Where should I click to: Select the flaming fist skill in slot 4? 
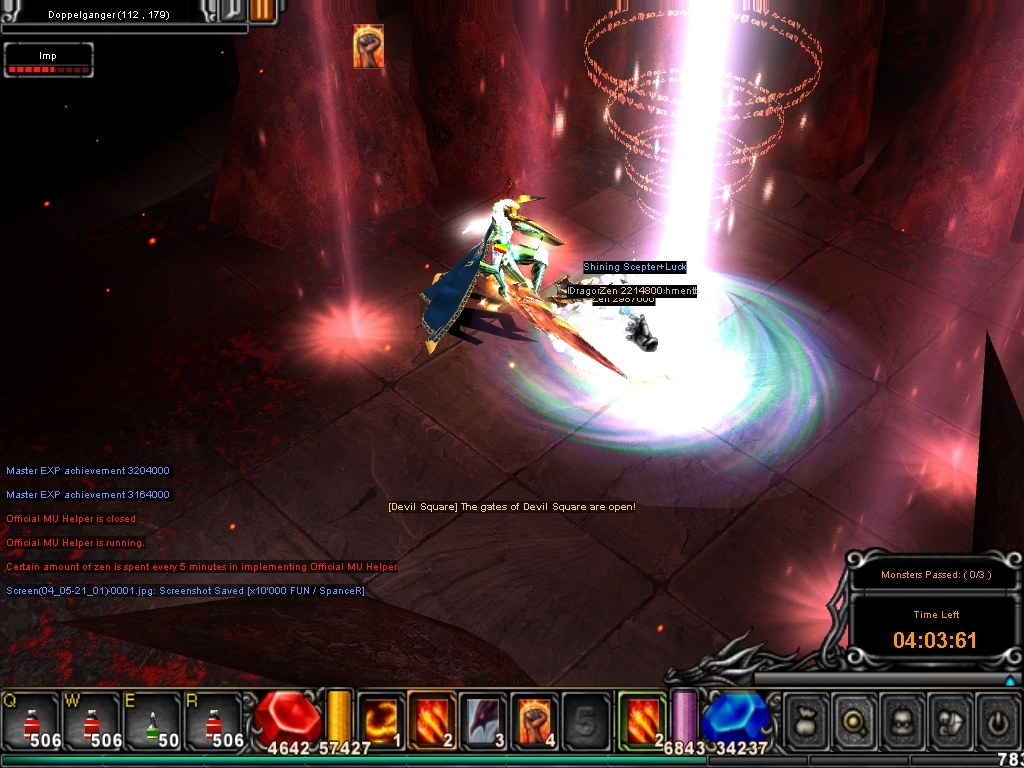tap(535, 720)
